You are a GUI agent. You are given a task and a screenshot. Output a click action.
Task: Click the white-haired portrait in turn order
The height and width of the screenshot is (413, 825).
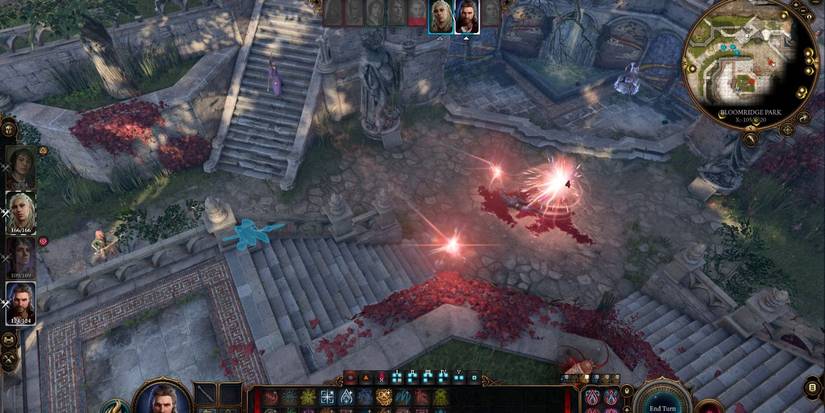pos(441,14)
